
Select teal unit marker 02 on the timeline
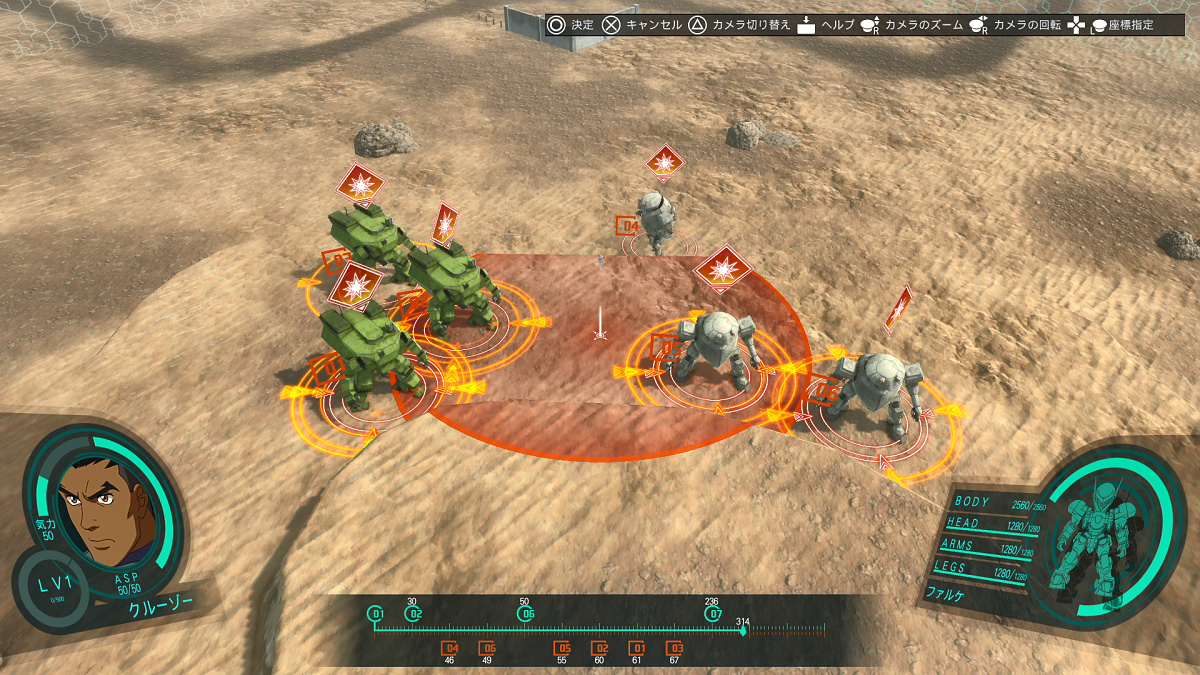tap(414, 614)
